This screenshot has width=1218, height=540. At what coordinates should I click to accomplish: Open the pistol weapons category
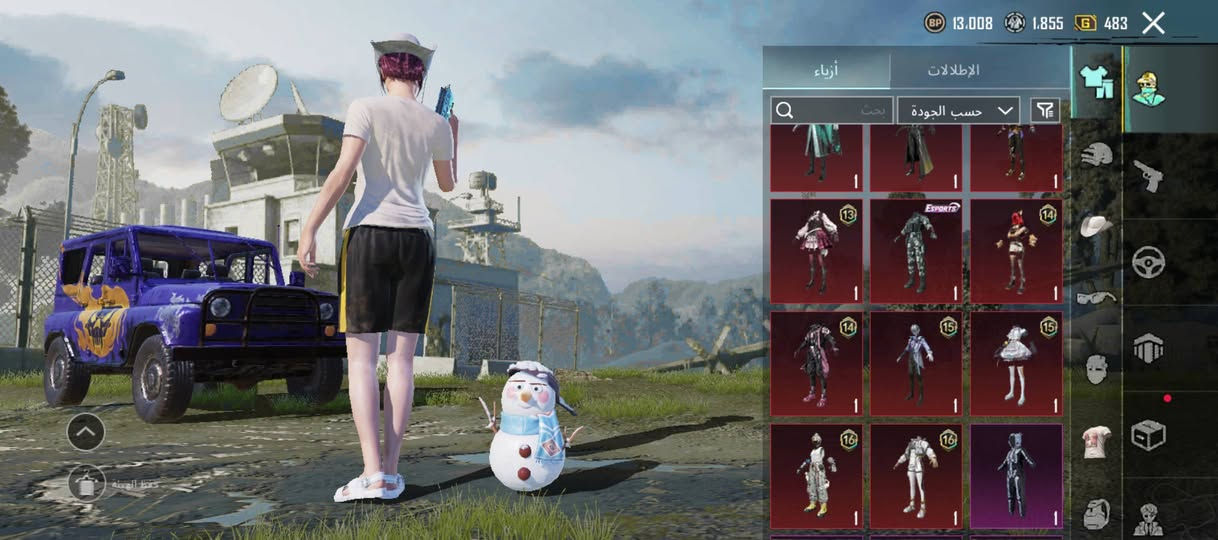pos(1148,176)
